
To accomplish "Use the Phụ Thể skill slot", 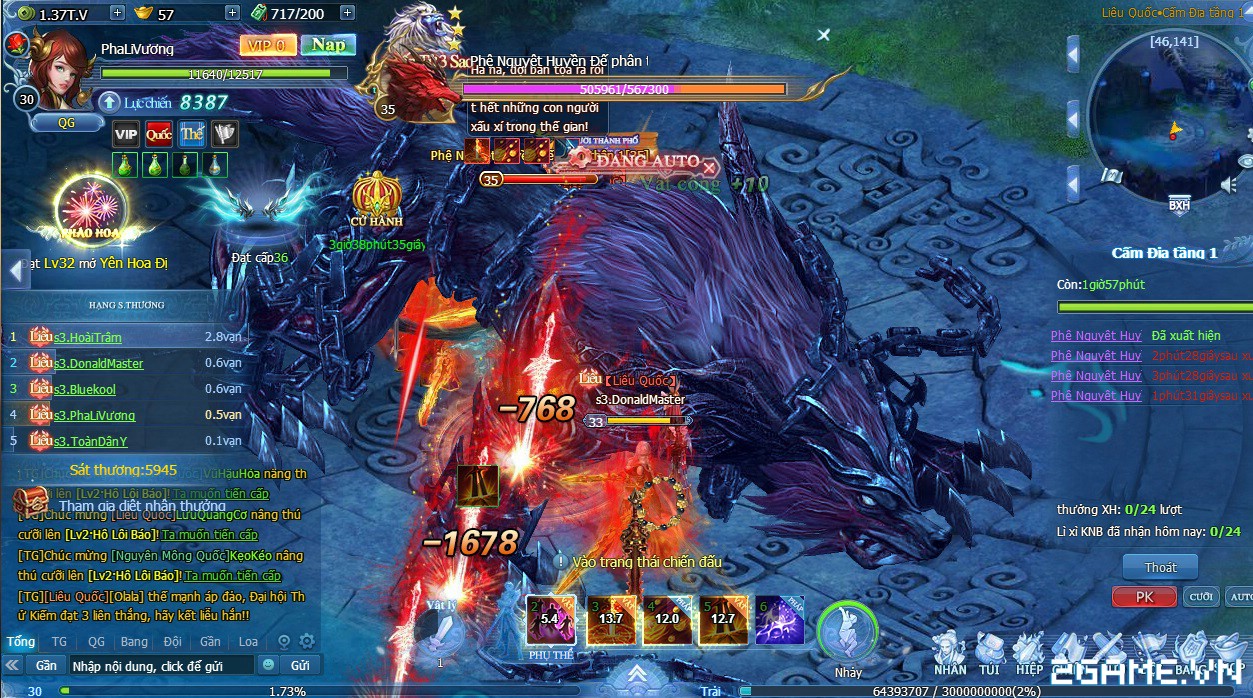I will click(551, 620).
